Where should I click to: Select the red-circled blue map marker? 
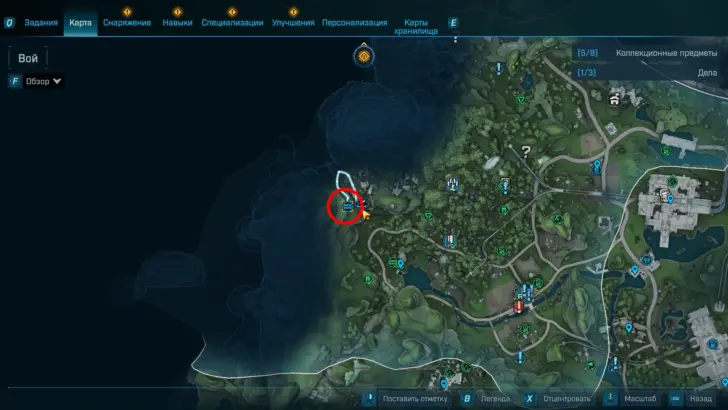[346, 207]
